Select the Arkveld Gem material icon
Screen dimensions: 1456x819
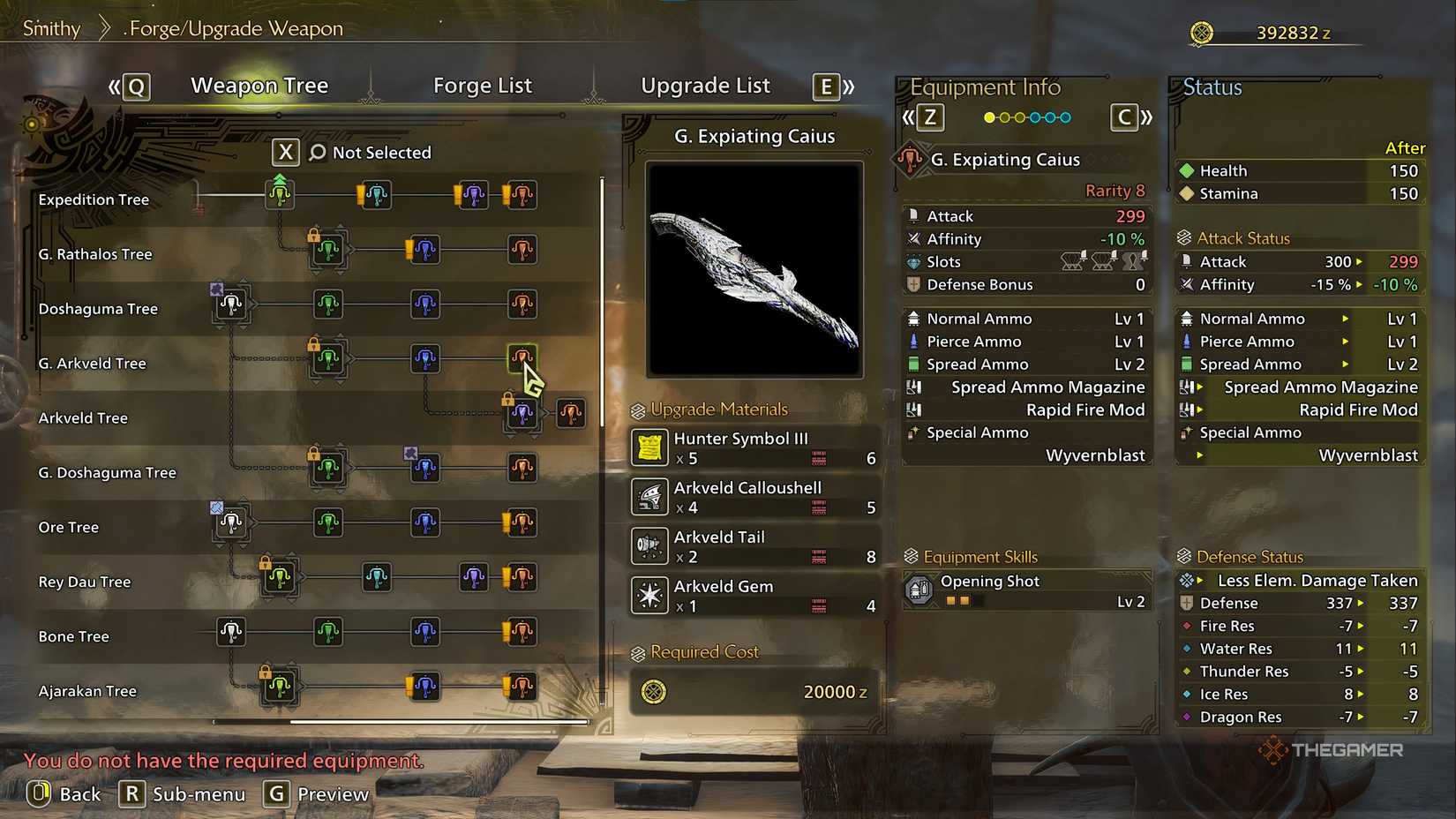(649, 595)
